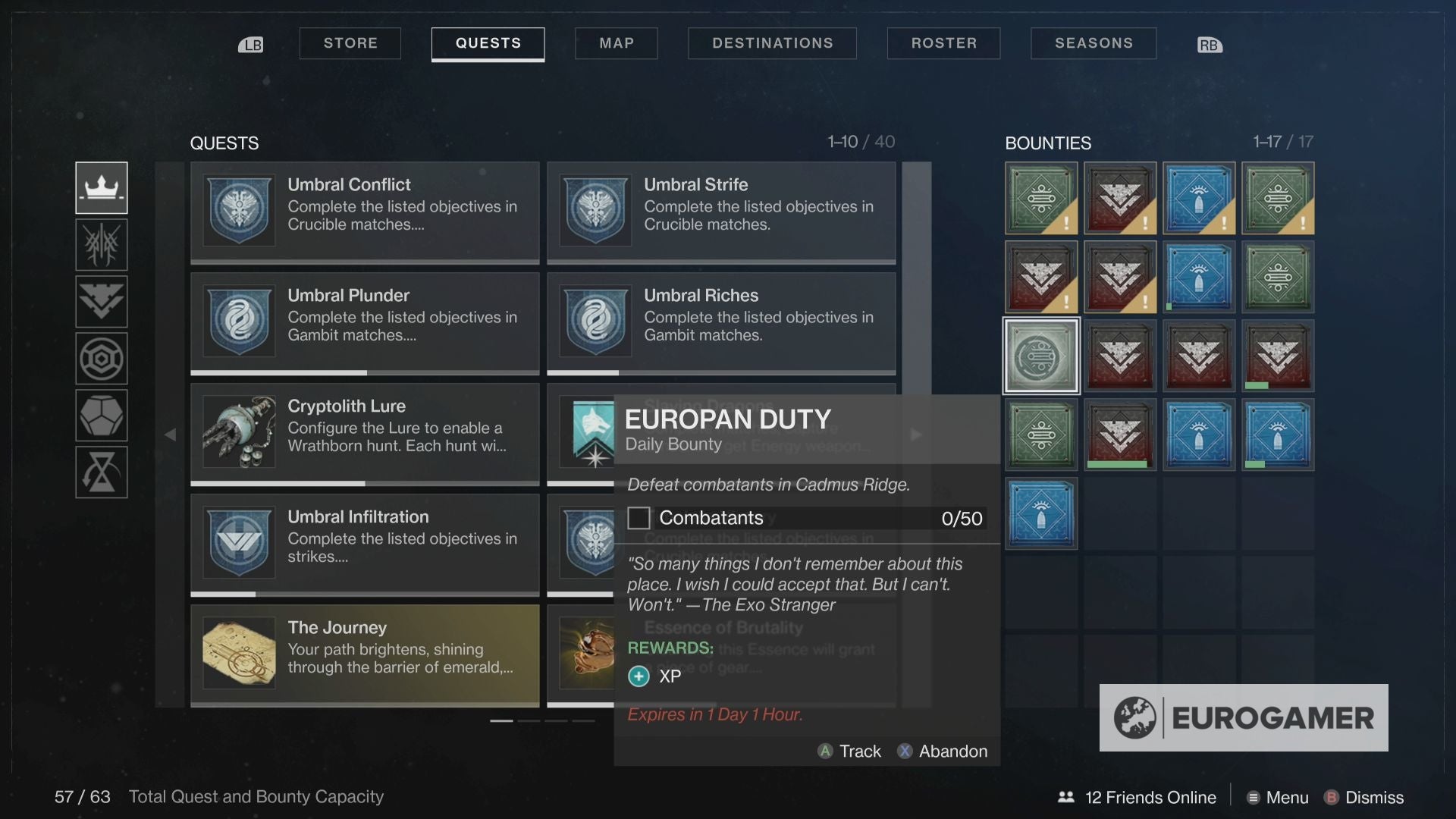Select The Journey quest card

(x=364, y=654)
